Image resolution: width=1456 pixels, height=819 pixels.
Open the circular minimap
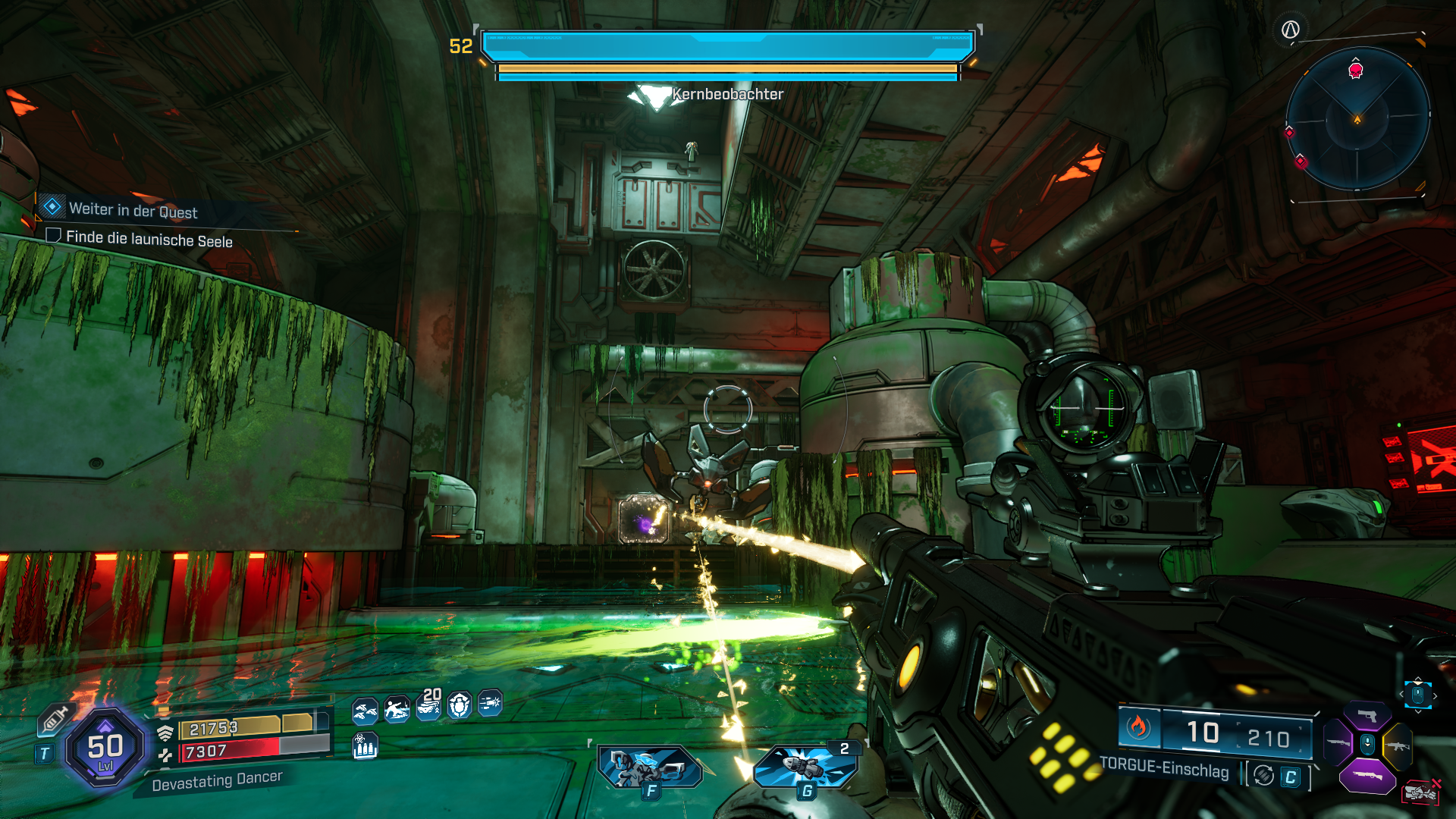click(x=1357, y=119)
